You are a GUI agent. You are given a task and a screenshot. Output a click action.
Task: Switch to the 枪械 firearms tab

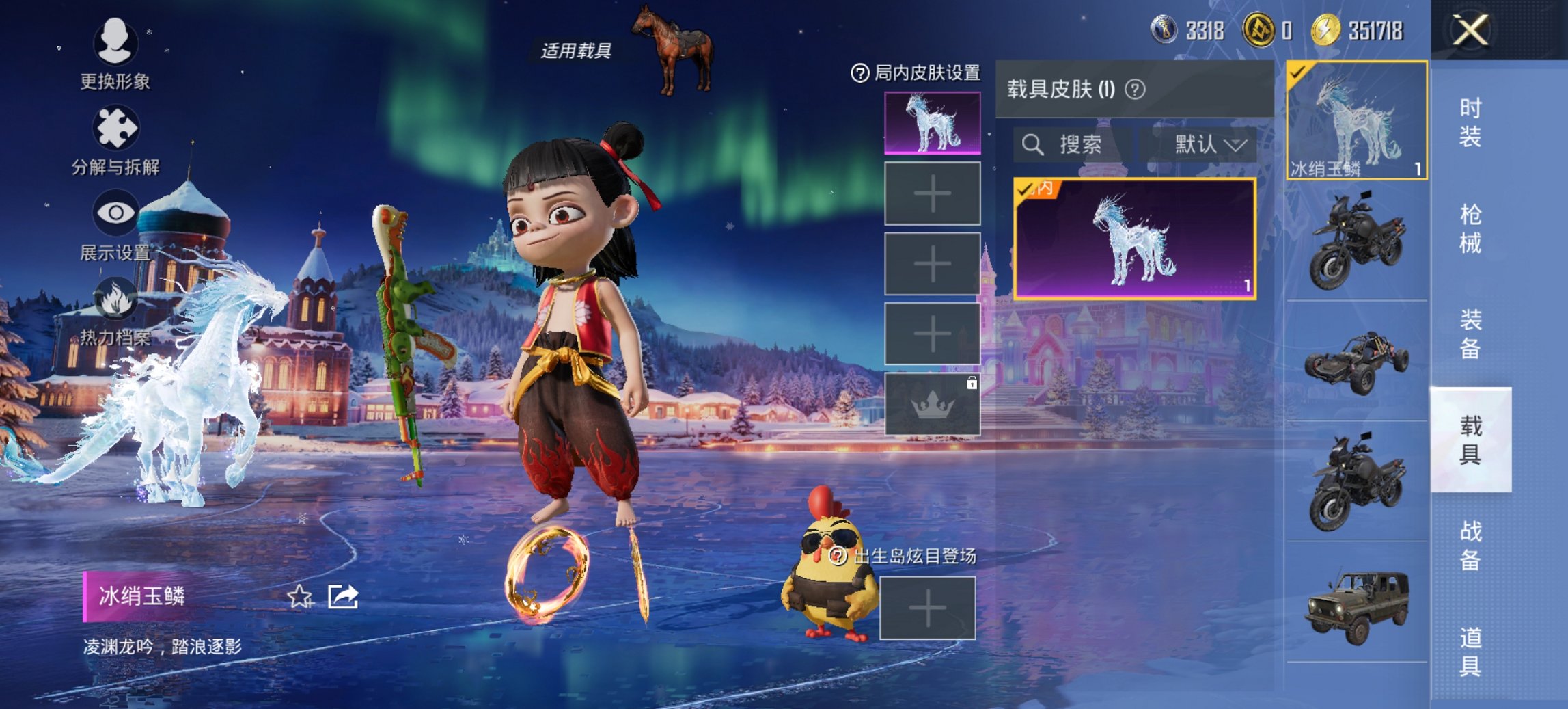click(x=1470, y=229)
